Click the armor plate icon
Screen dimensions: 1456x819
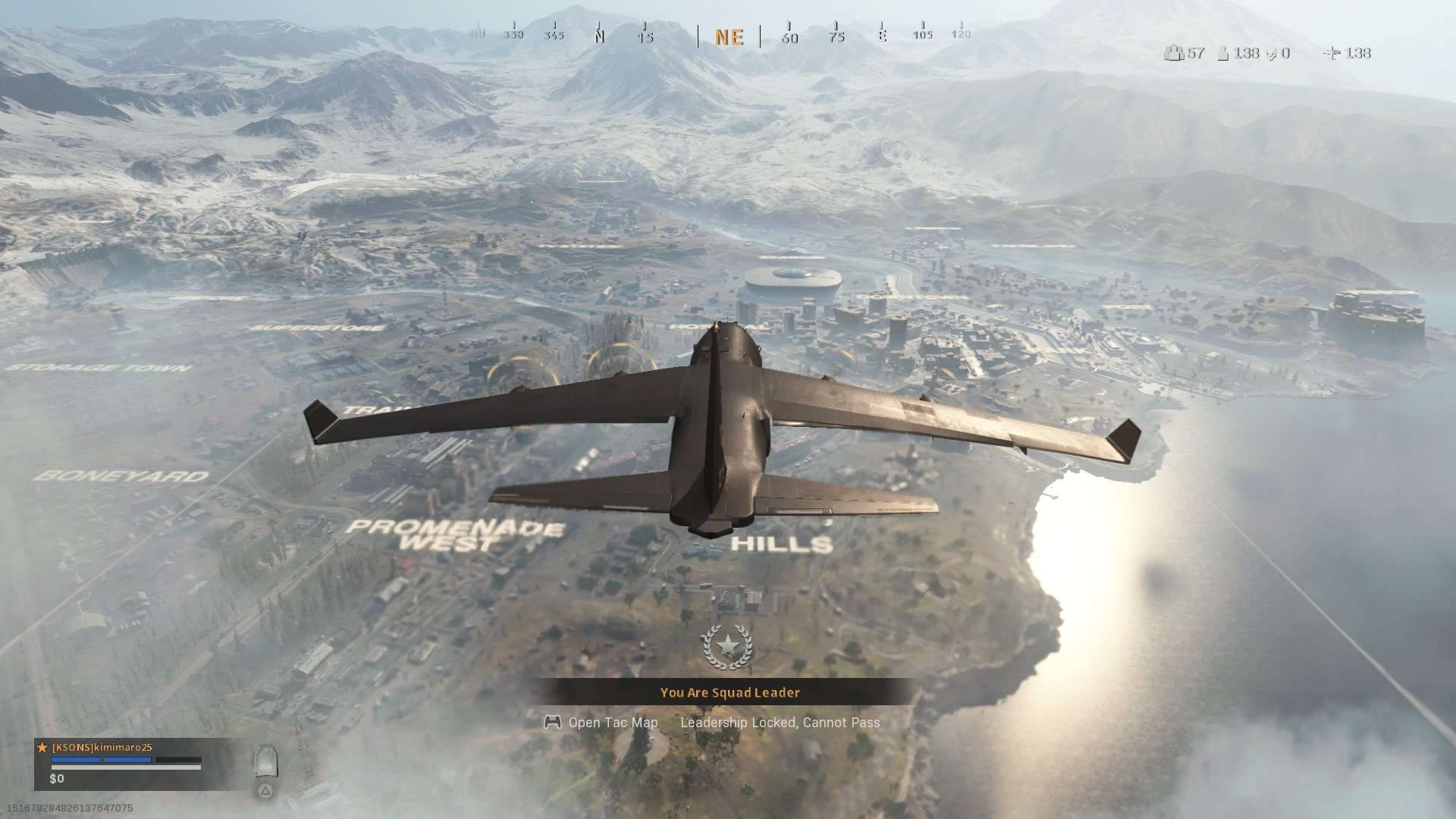click(265, 761)
